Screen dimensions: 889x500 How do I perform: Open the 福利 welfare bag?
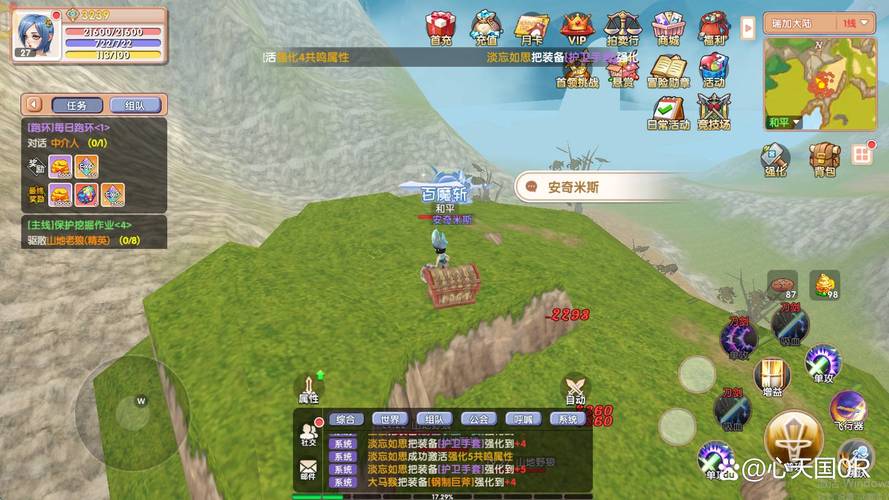713,27
